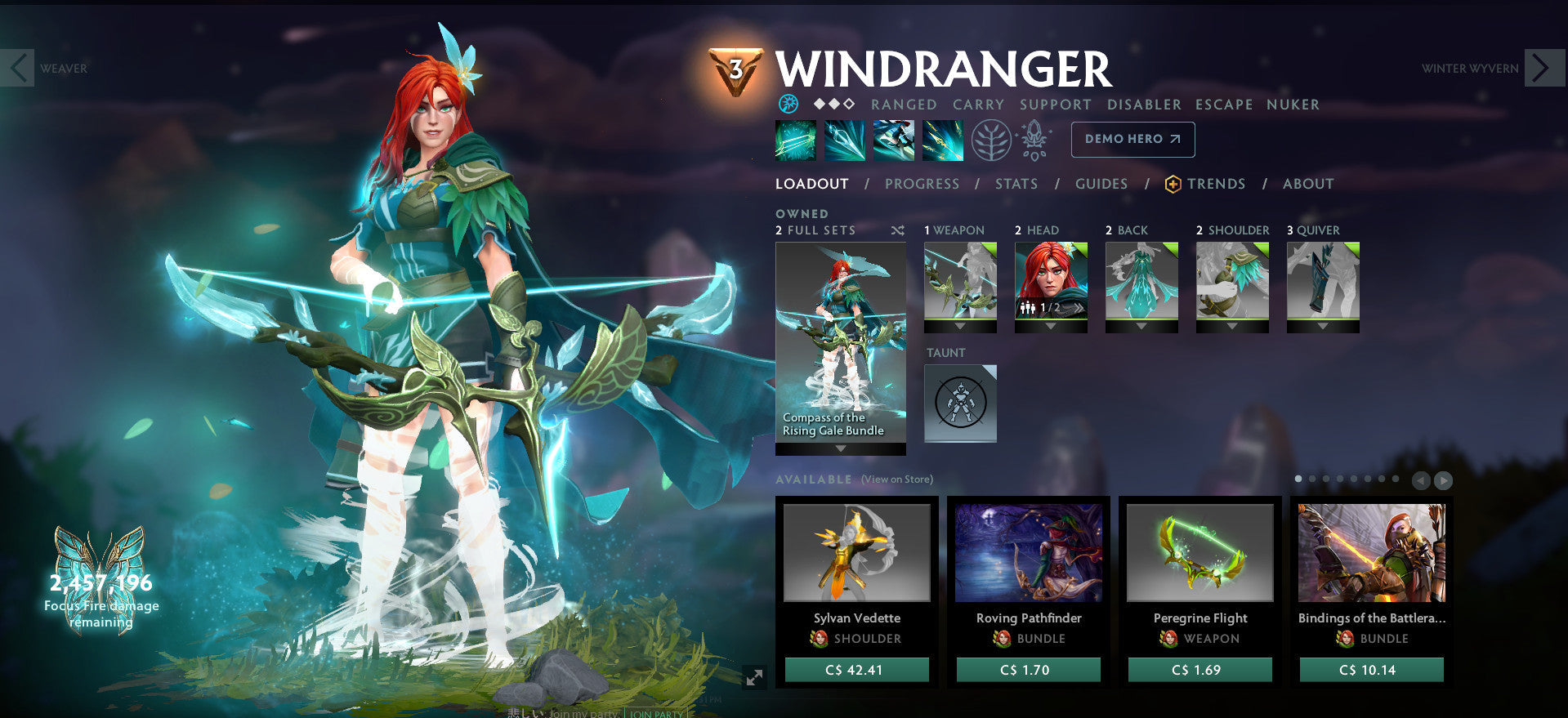Select the Shackleshot ability icon
Image resolution: width=1568 pixels, height=718 pixels.
coord(795,140)
